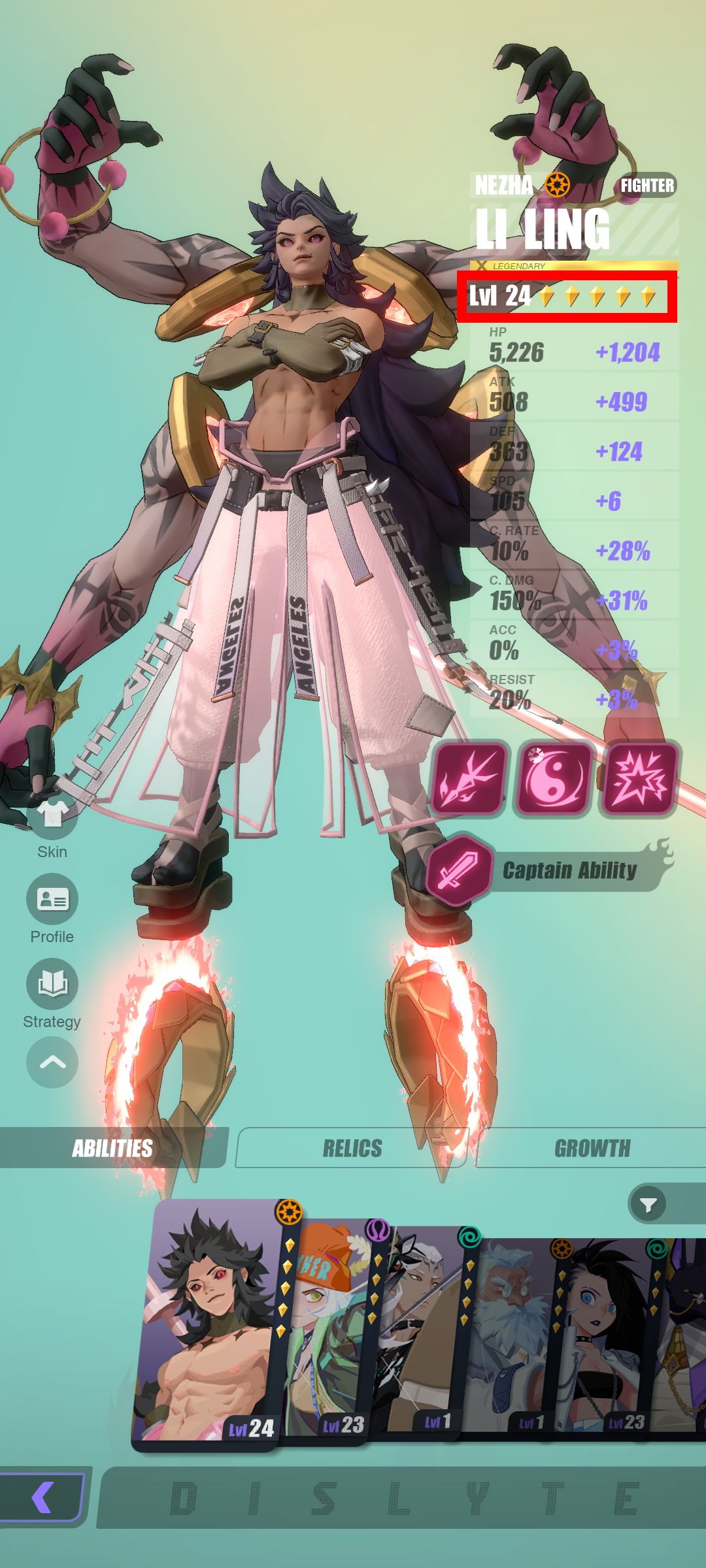Open the Profile page

52,900
